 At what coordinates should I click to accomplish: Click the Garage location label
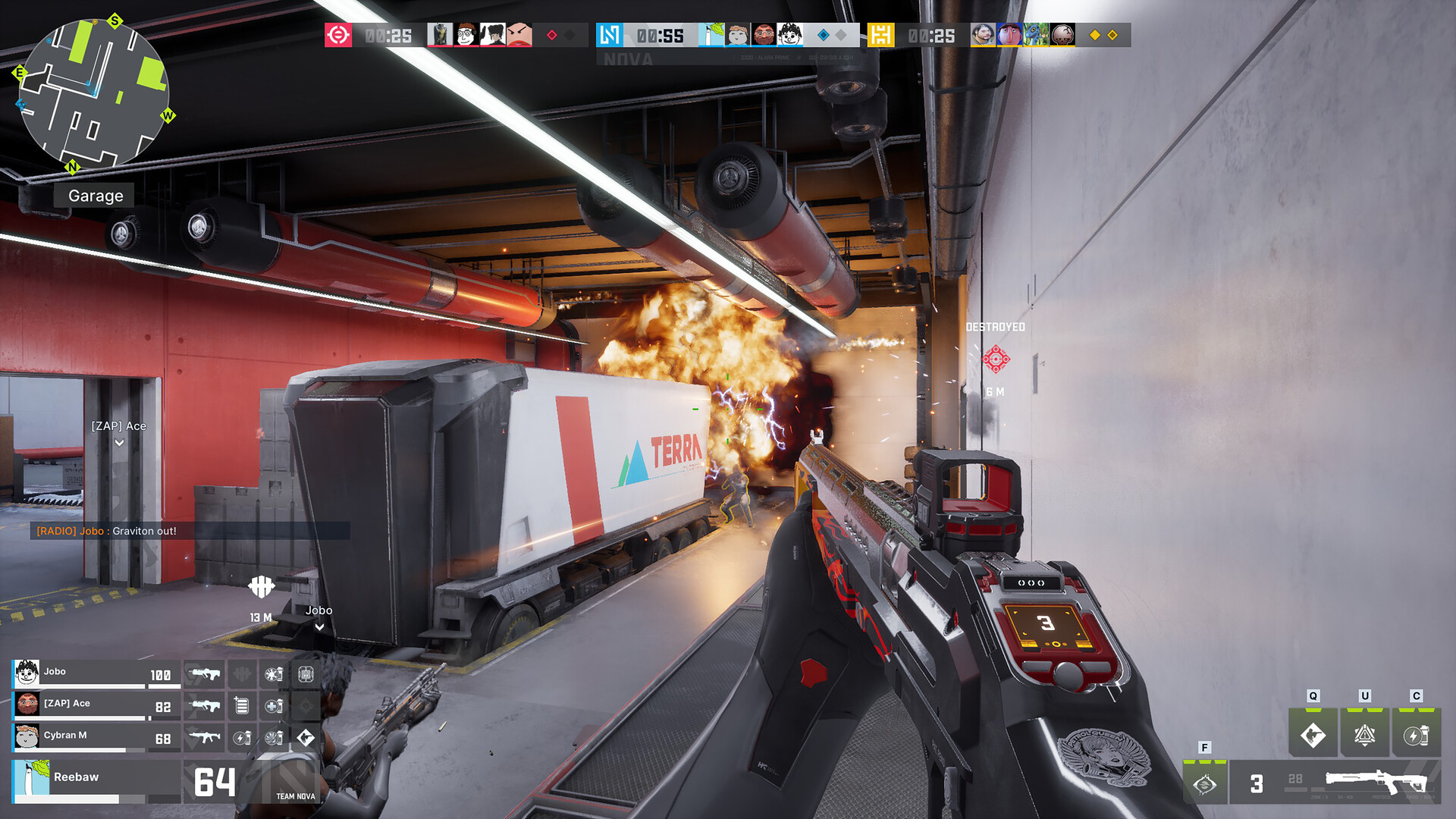click(96, 196)
